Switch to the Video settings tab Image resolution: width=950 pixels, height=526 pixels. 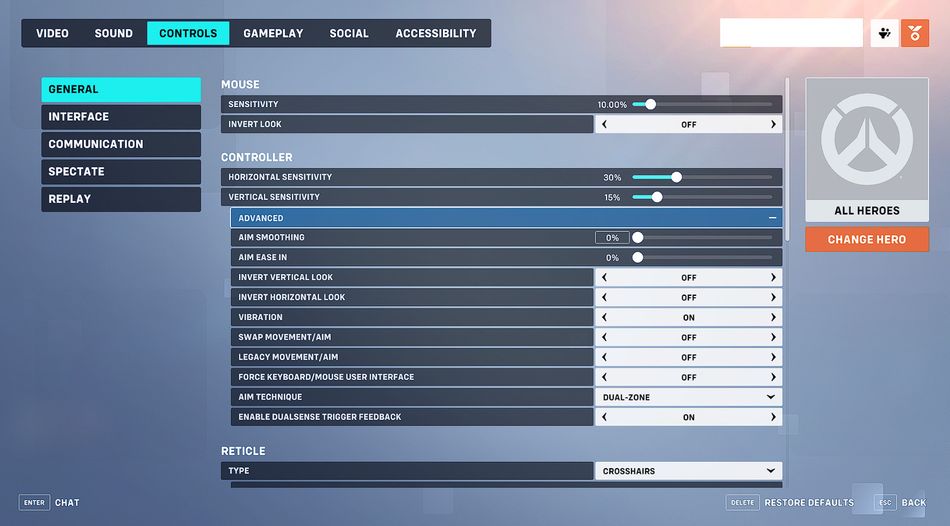tap(52, 33)
